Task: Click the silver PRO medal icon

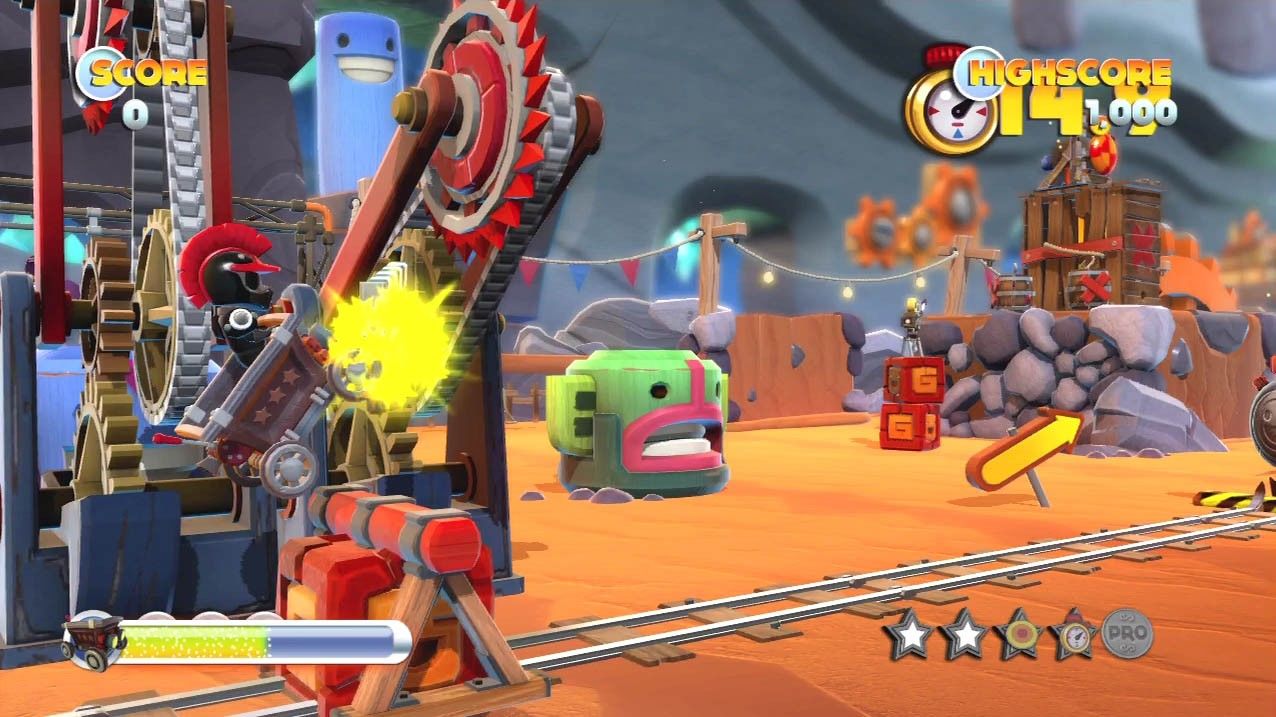Action: 1127,634
